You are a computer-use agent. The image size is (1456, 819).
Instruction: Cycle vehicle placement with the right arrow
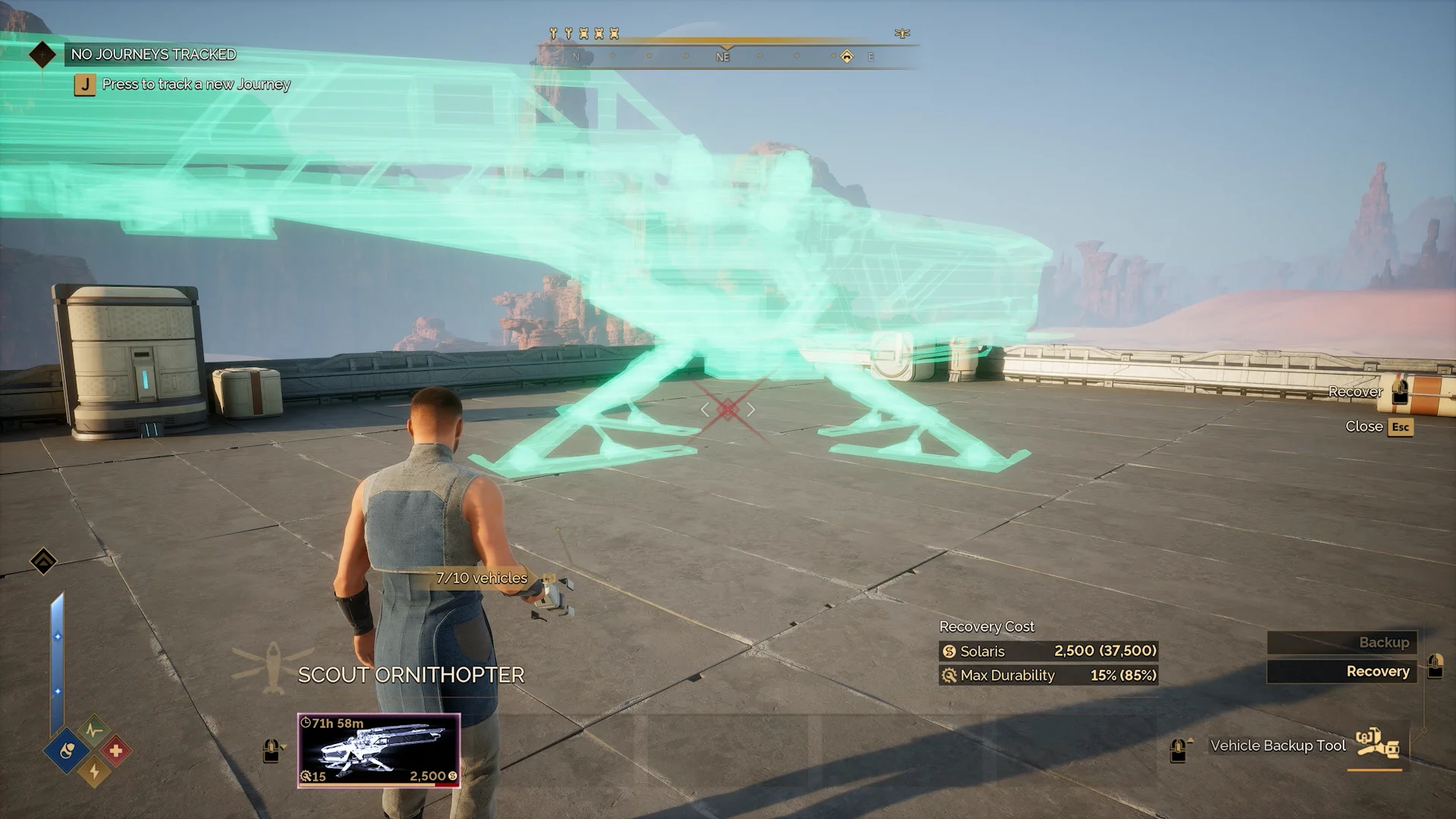tap(751, 409)
